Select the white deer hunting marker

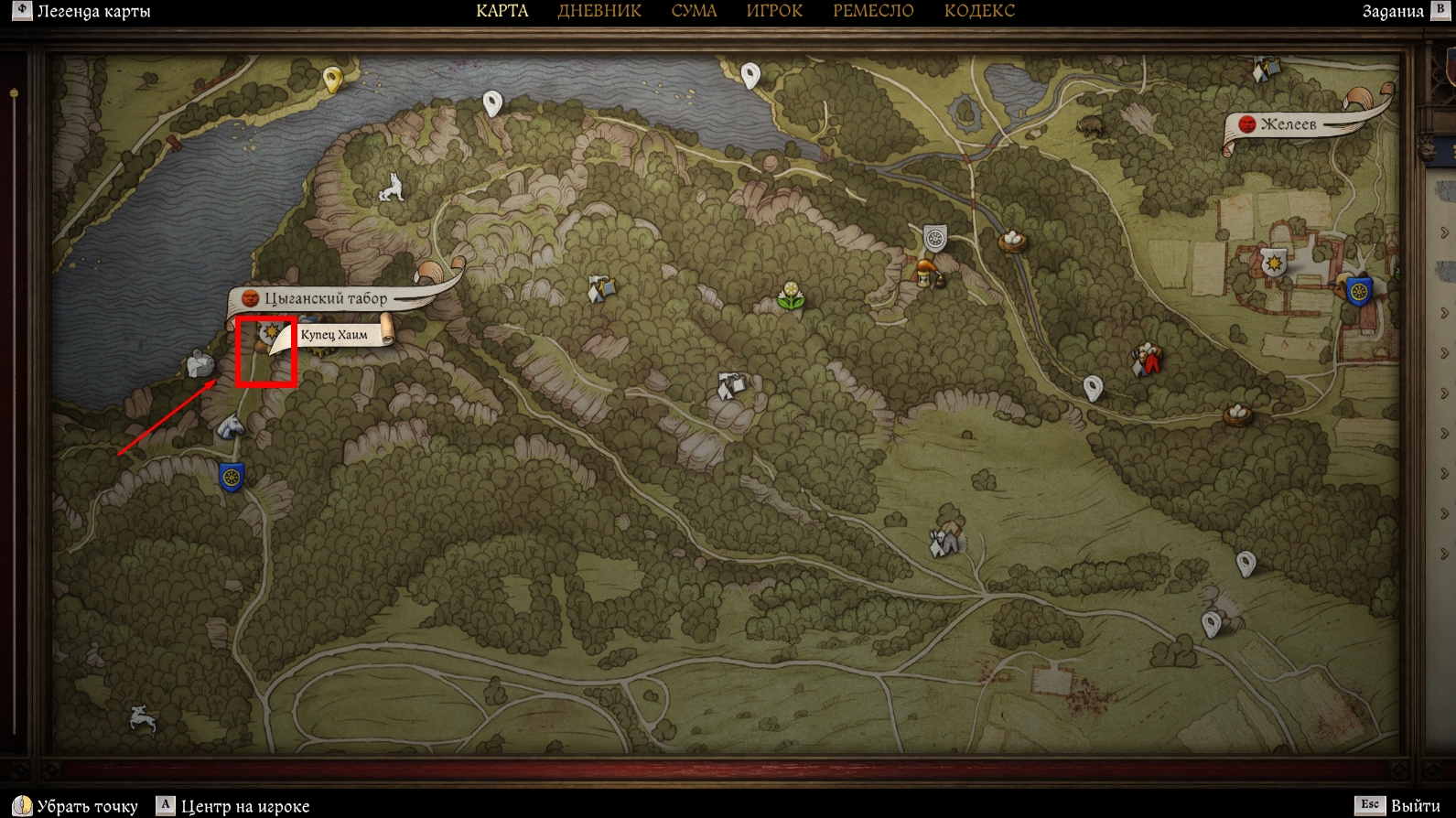tap(143, 718)
